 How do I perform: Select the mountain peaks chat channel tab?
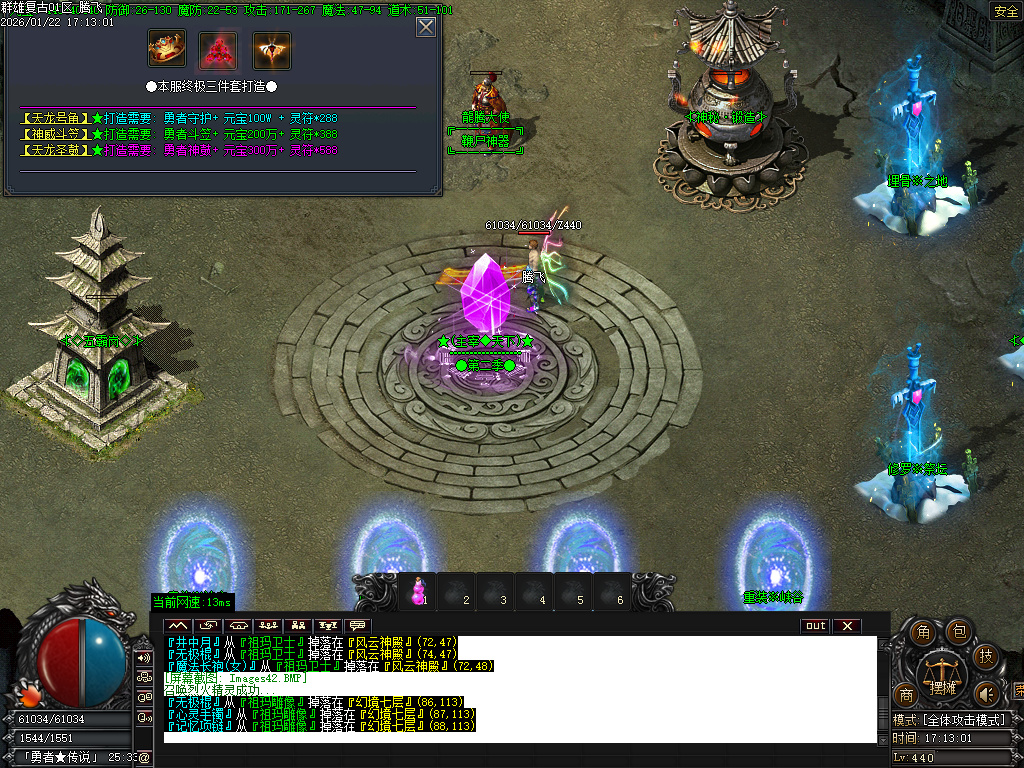coord(177,626)
